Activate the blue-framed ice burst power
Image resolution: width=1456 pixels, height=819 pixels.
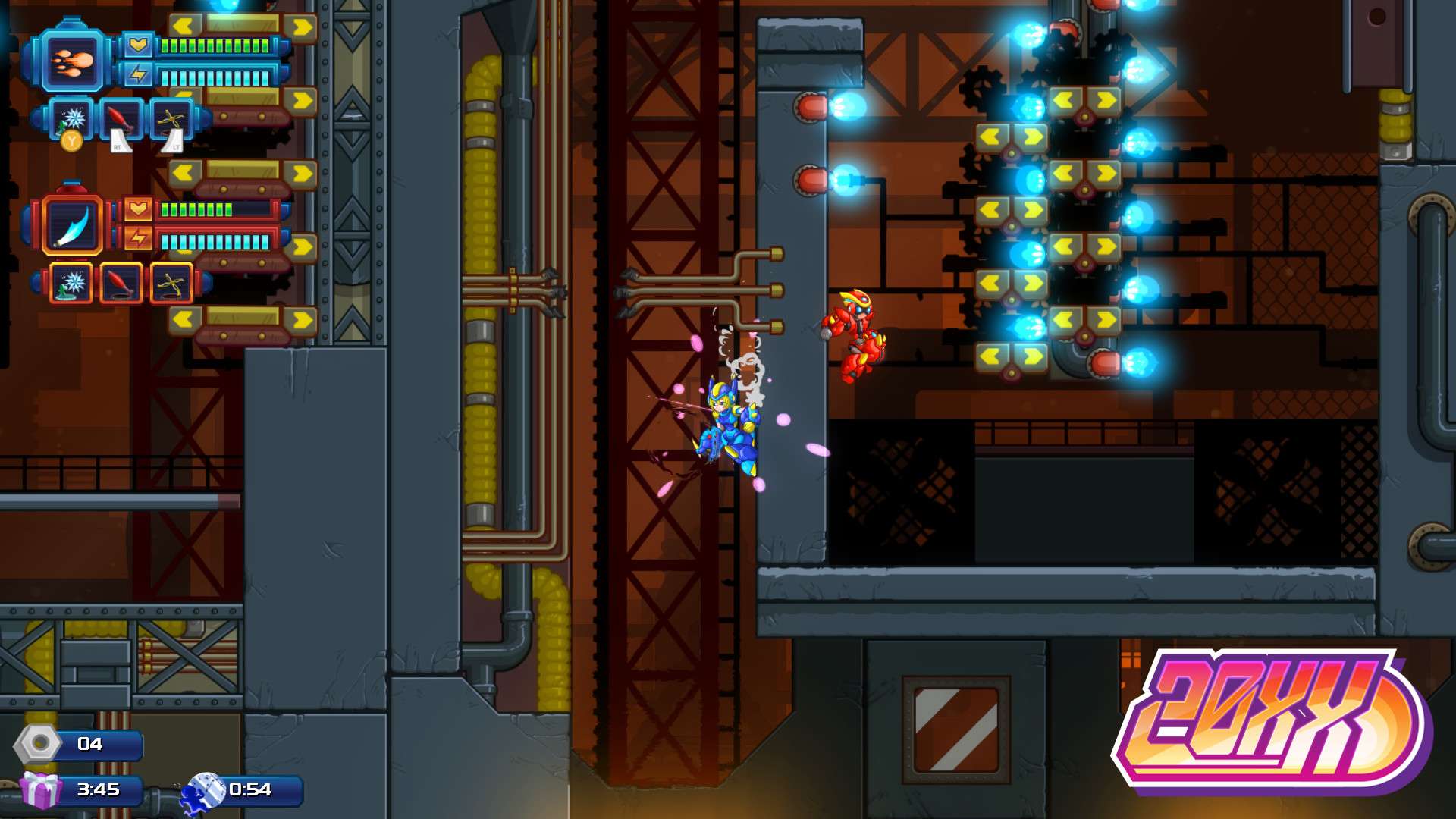tap(73, 118)
